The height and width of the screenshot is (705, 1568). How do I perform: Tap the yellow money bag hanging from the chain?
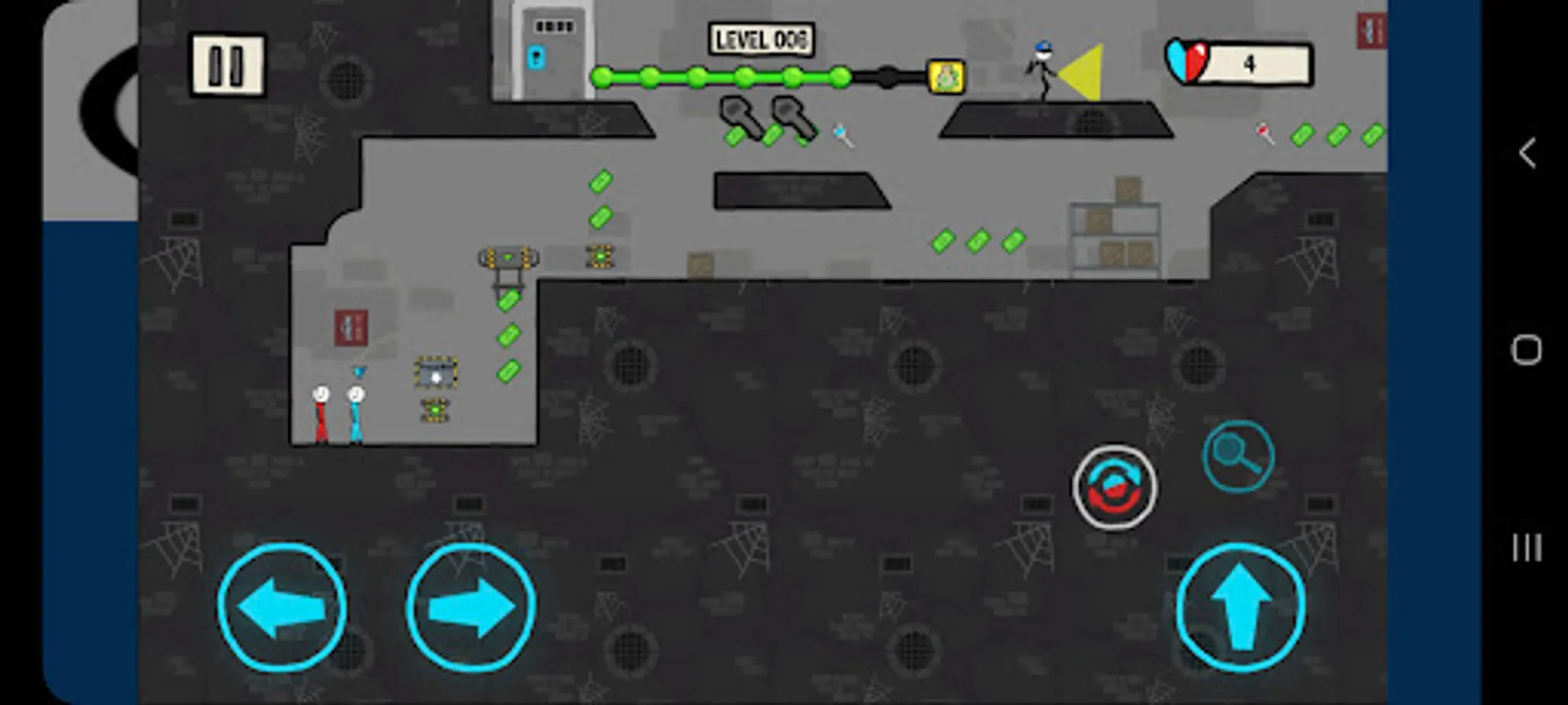946,77
